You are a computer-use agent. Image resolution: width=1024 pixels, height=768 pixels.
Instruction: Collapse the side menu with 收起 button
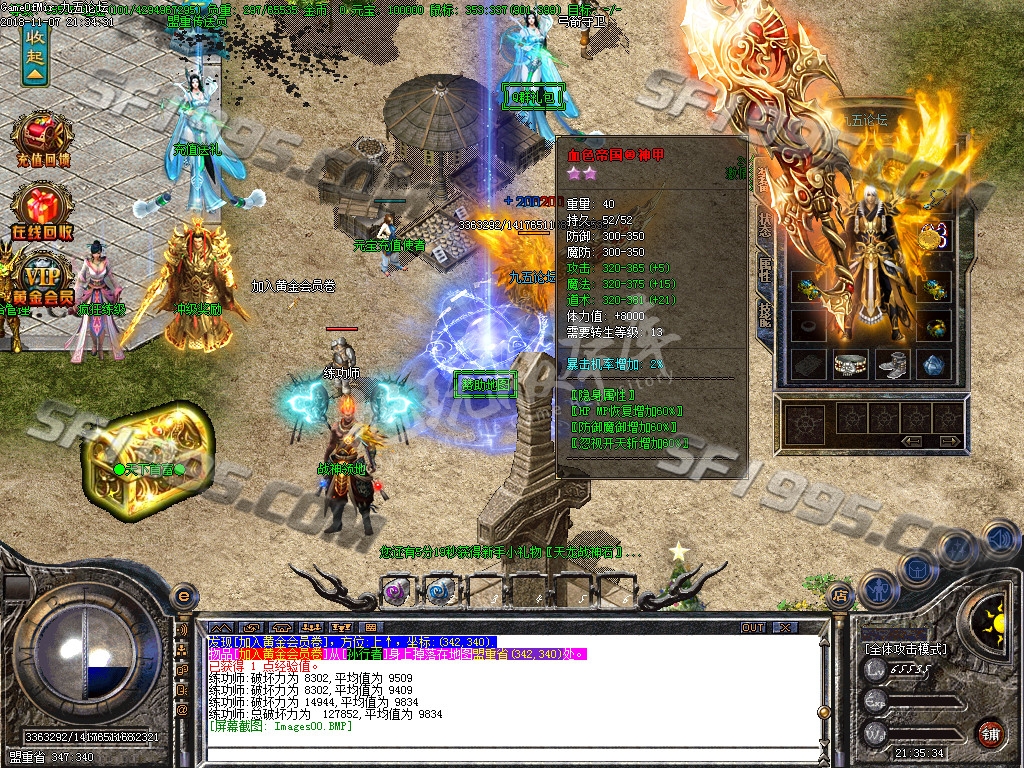(36, 52)
